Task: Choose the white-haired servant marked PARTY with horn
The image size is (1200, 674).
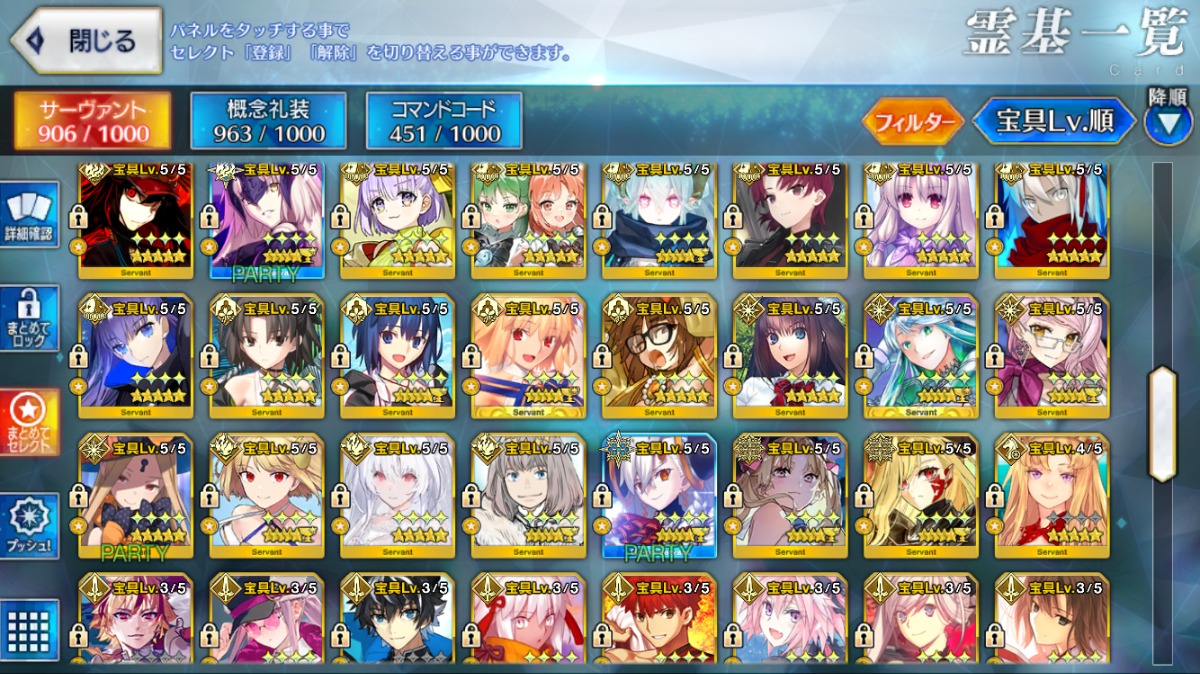Action: coord(658,497)
